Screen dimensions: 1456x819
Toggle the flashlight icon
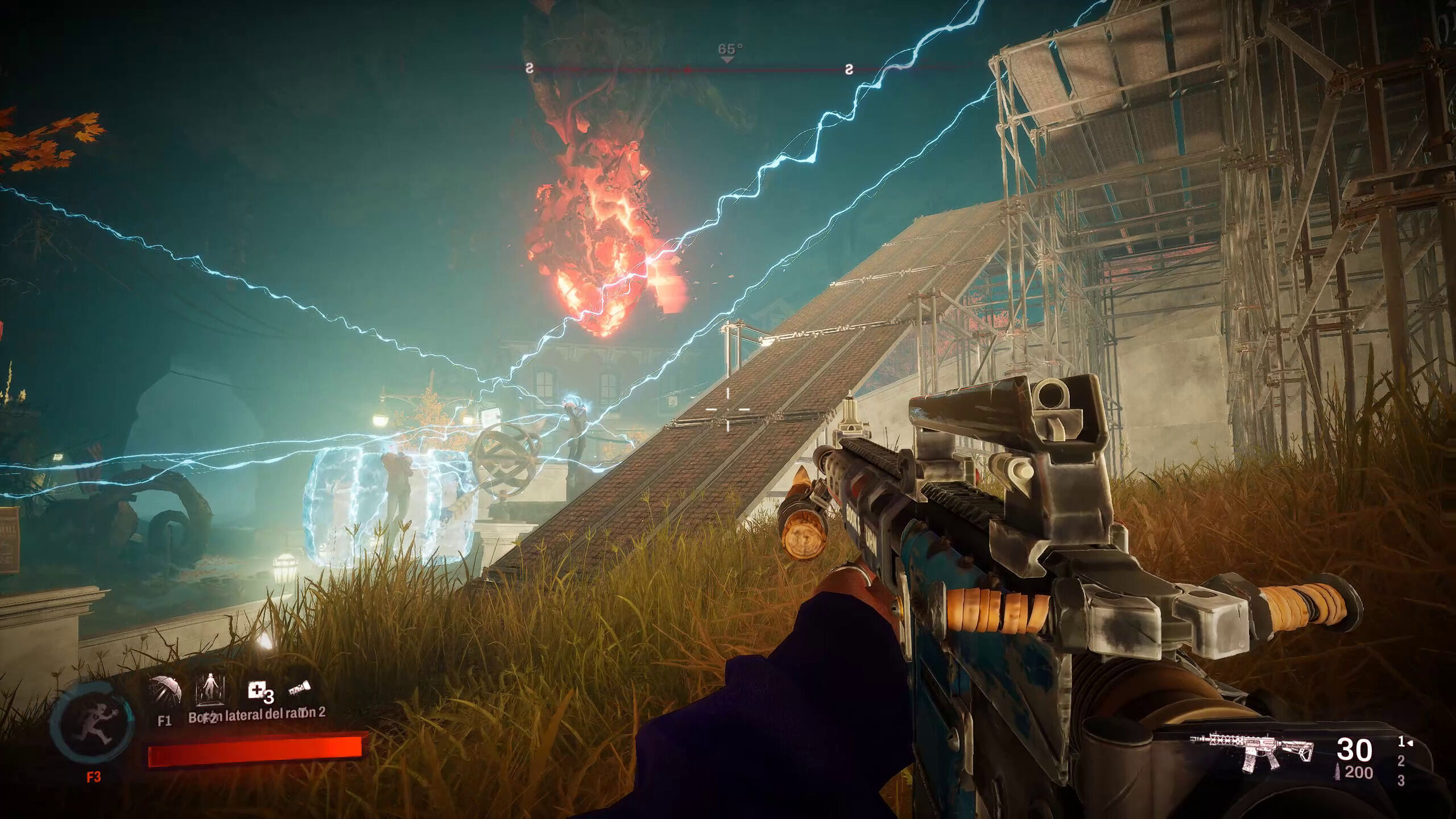(x=298, y=690)
